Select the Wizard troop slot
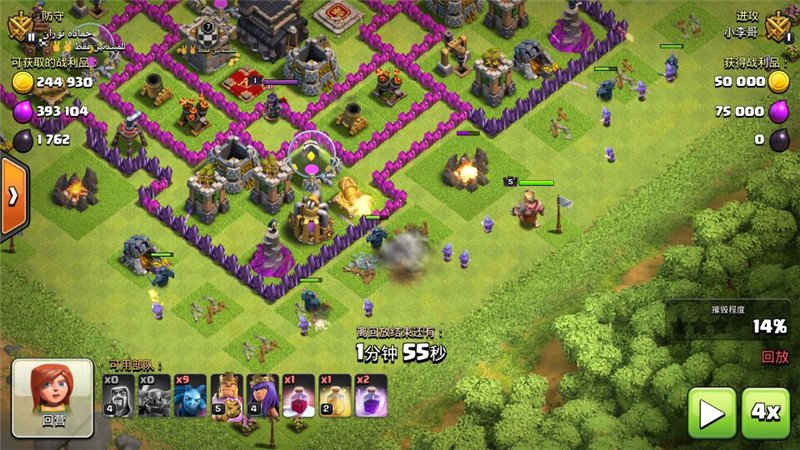 118,396
